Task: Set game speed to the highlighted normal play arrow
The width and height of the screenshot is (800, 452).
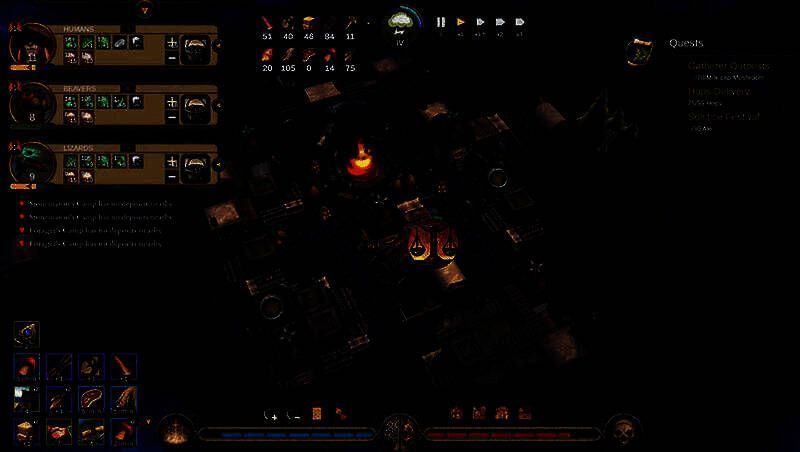Action: [461, 21]
